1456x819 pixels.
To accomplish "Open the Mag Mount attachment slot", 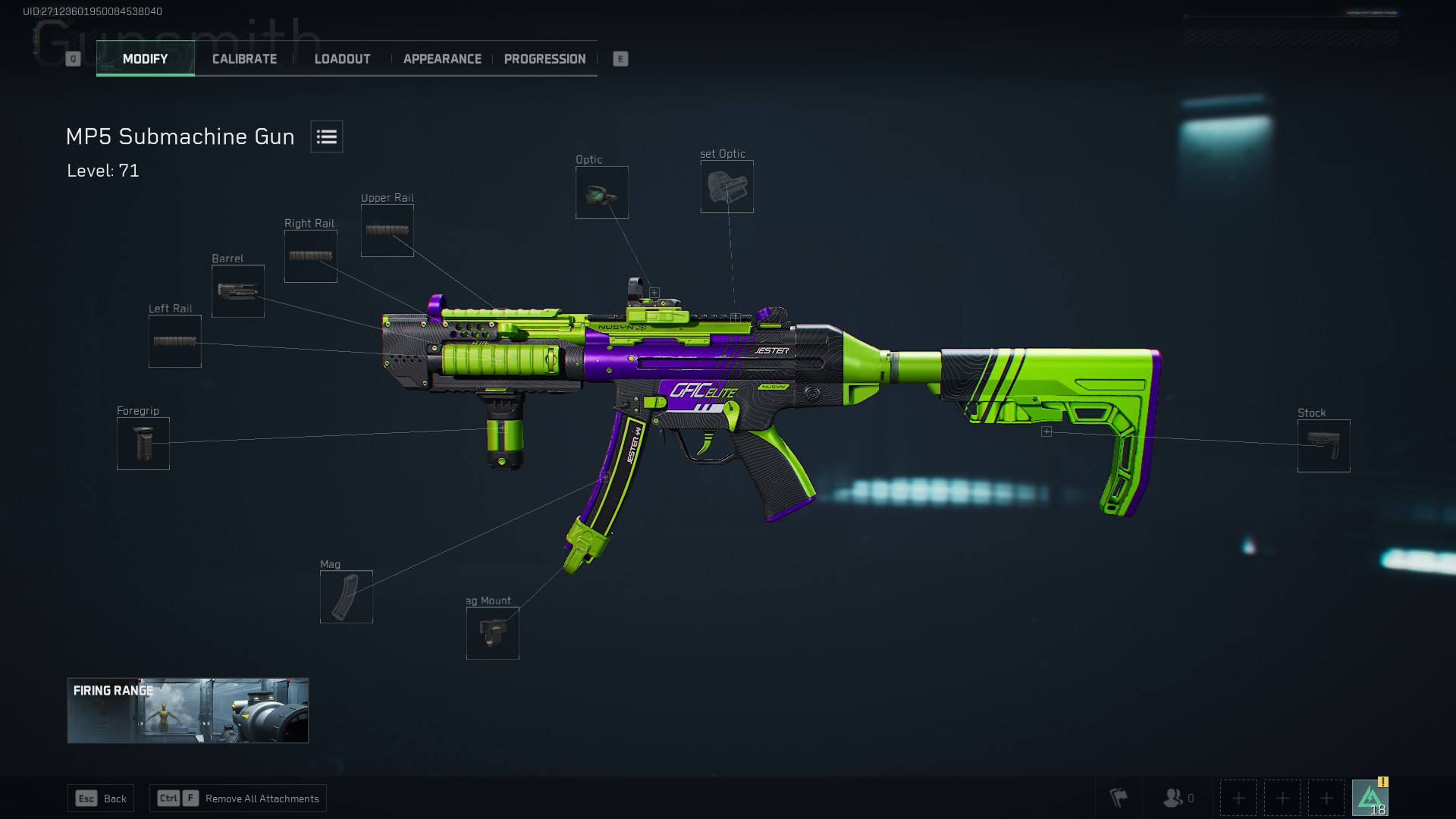I will coord(492,633).
